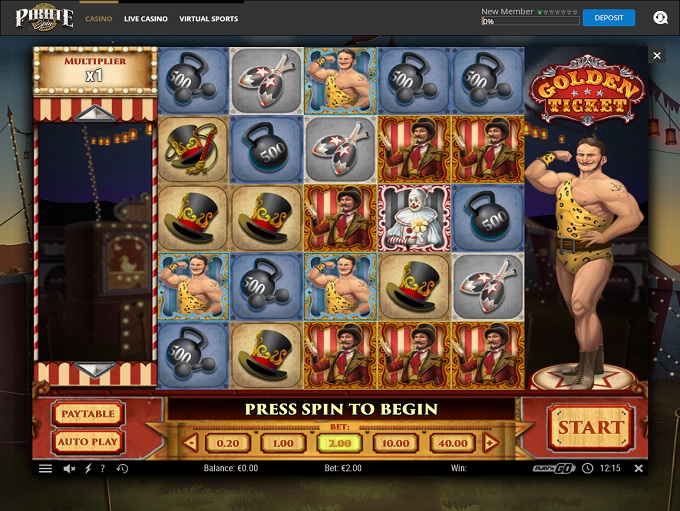This screenshot has width=680, height=511.
Task: Go to Virtual Sports
Action: point(209,19)
